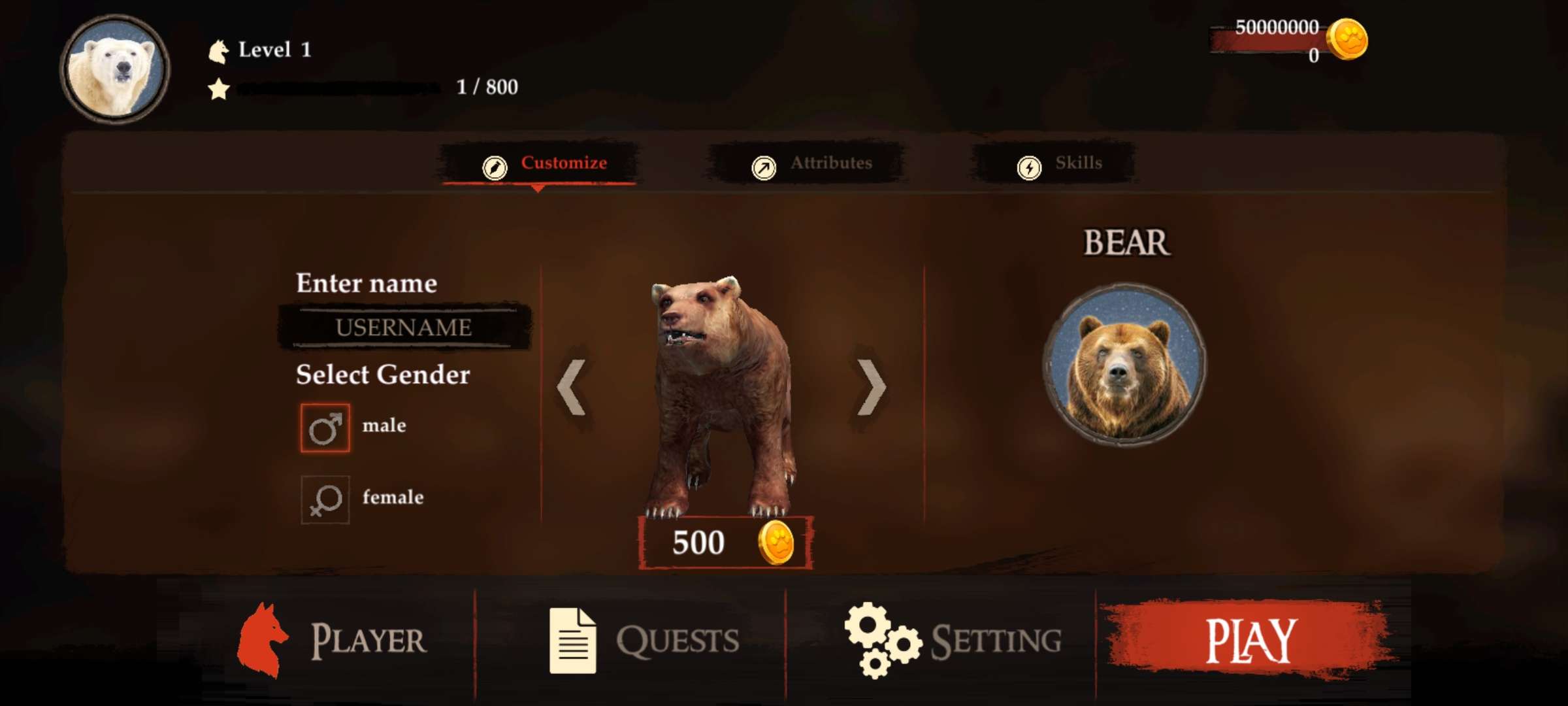Screen dimensions: 1568x706
Task: Switch to the Customize tab
Action: (544, 163)
